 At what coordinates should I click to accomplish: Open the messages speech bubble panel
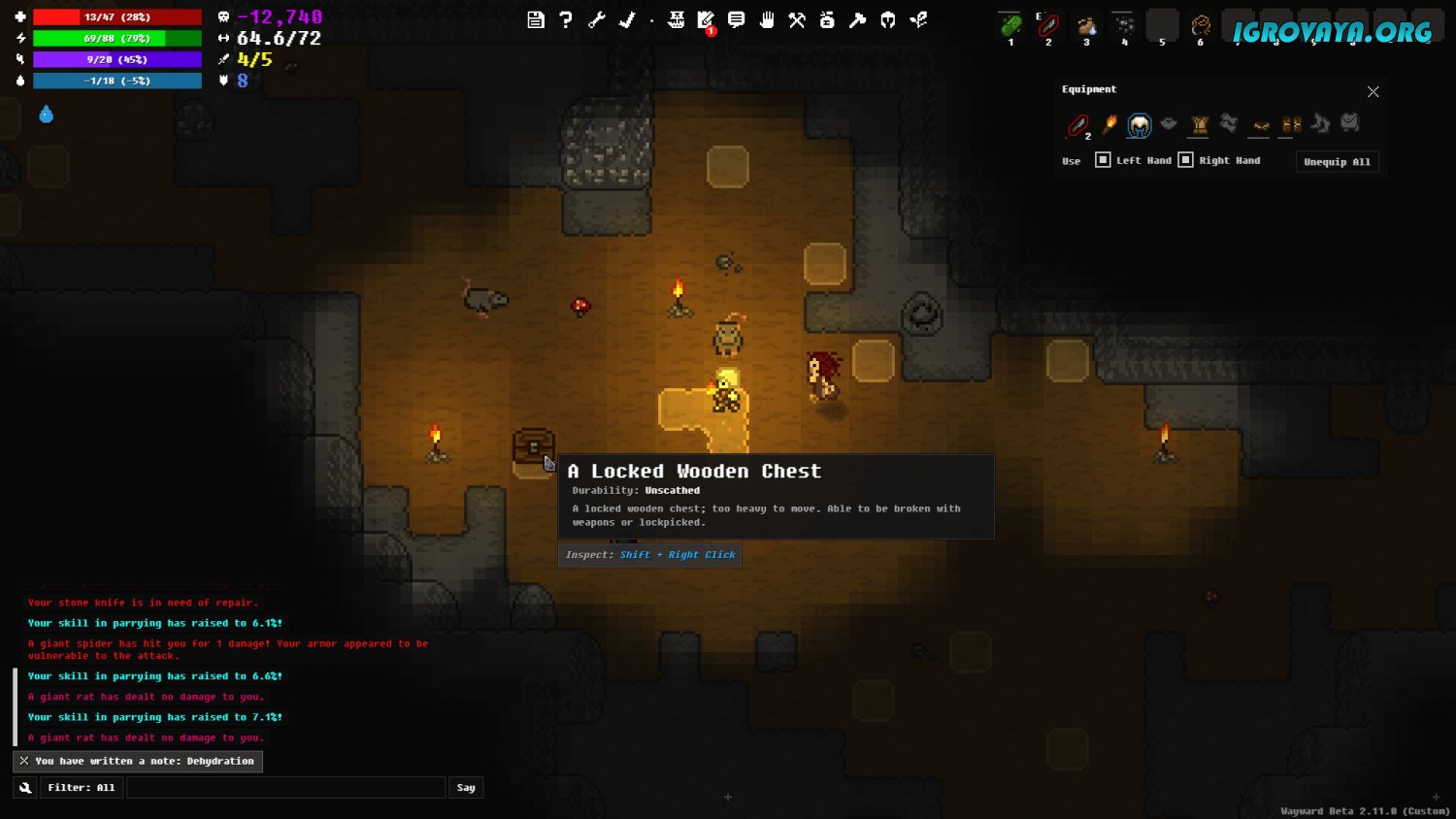coord(737,19)
